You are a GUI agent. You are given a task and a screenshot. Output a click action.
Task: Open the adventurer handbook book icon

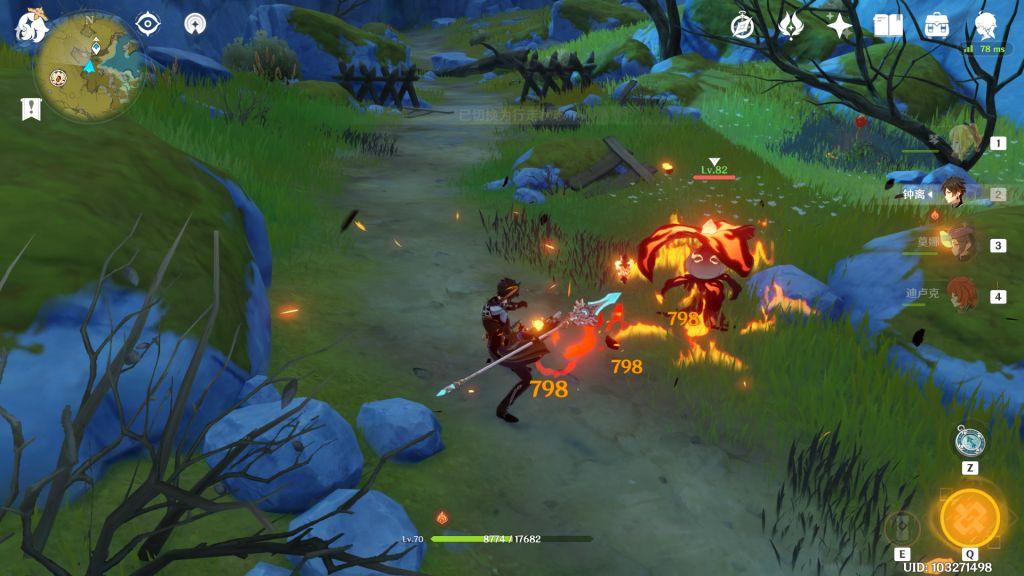point(888,26)
